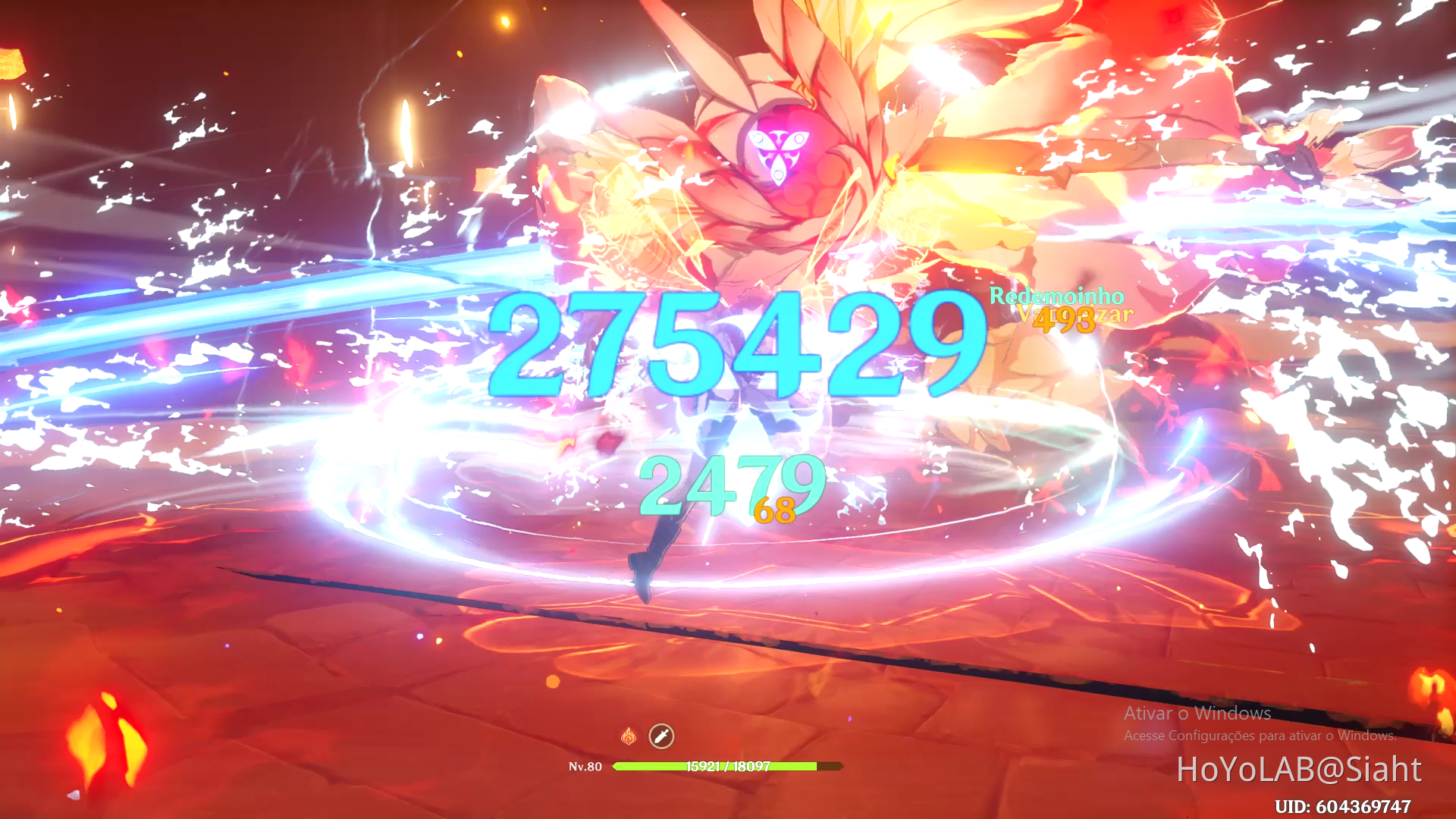
Task: Click the Ativar o Windows watermark text
Action: pyautogui.click(x=1196, y=714)
